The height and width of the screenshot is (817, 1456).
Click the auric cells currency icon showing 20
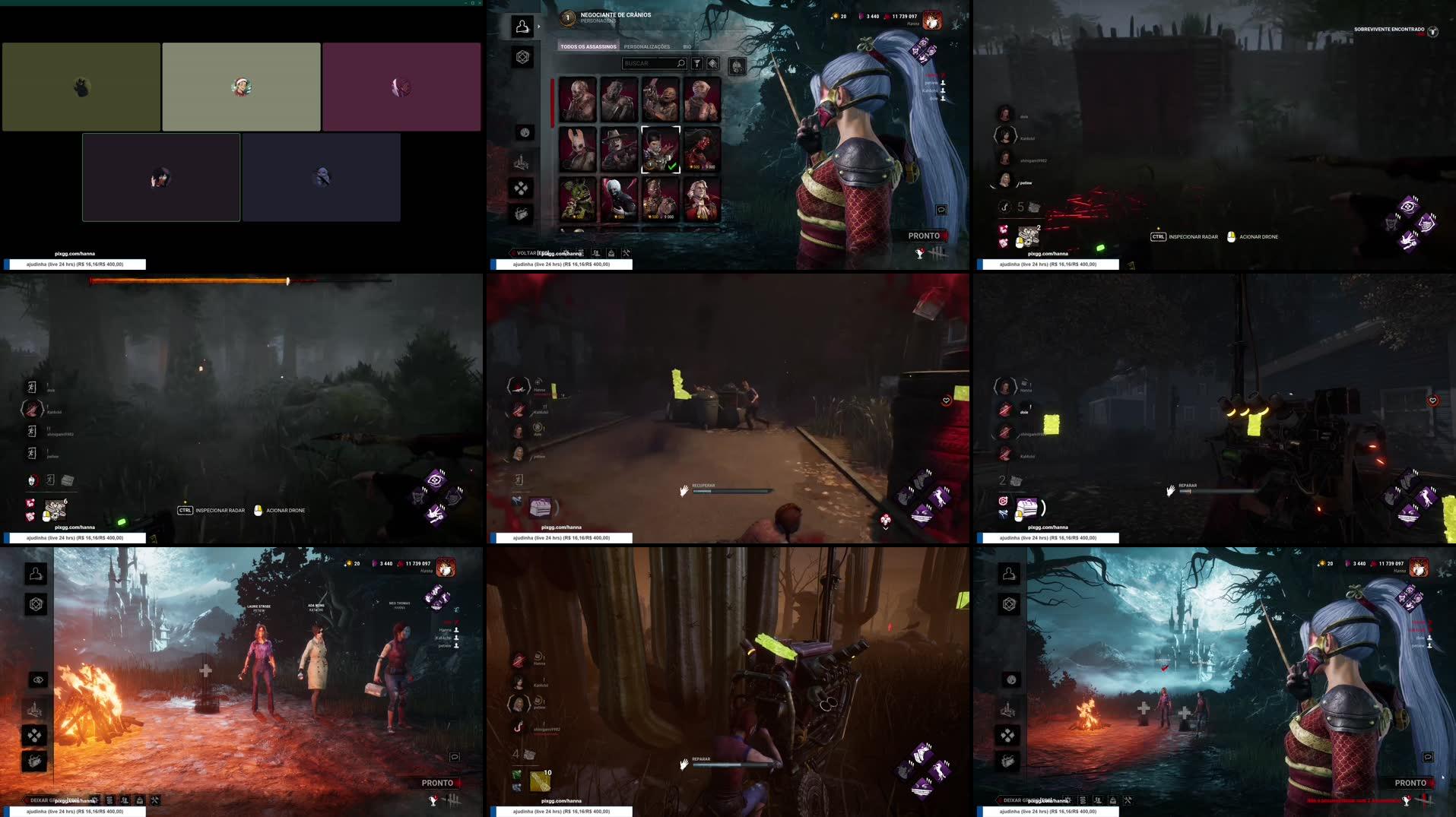(836, 17)
